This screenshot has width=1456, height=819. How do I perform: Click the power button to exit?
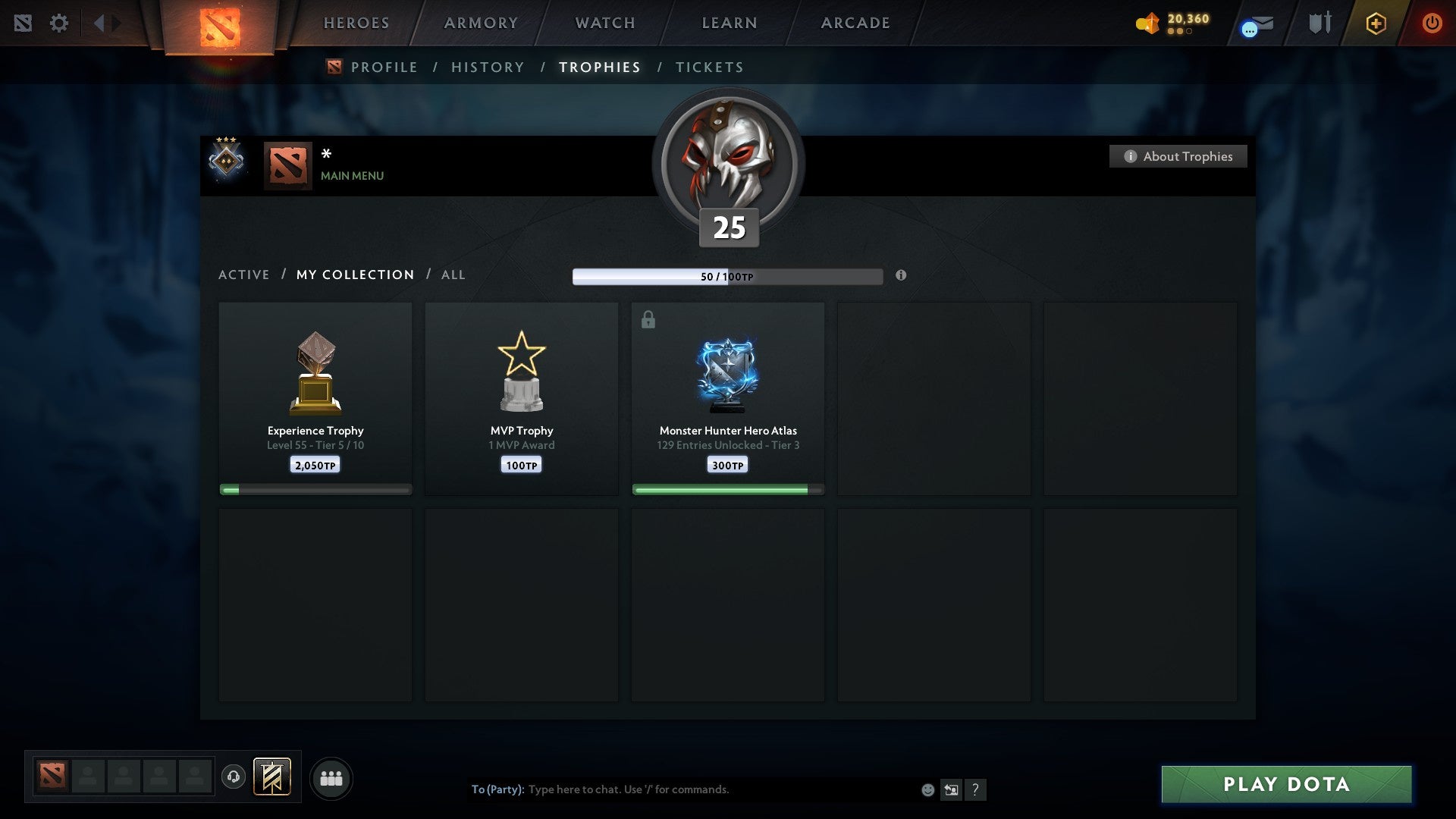tap(1432, 23)
